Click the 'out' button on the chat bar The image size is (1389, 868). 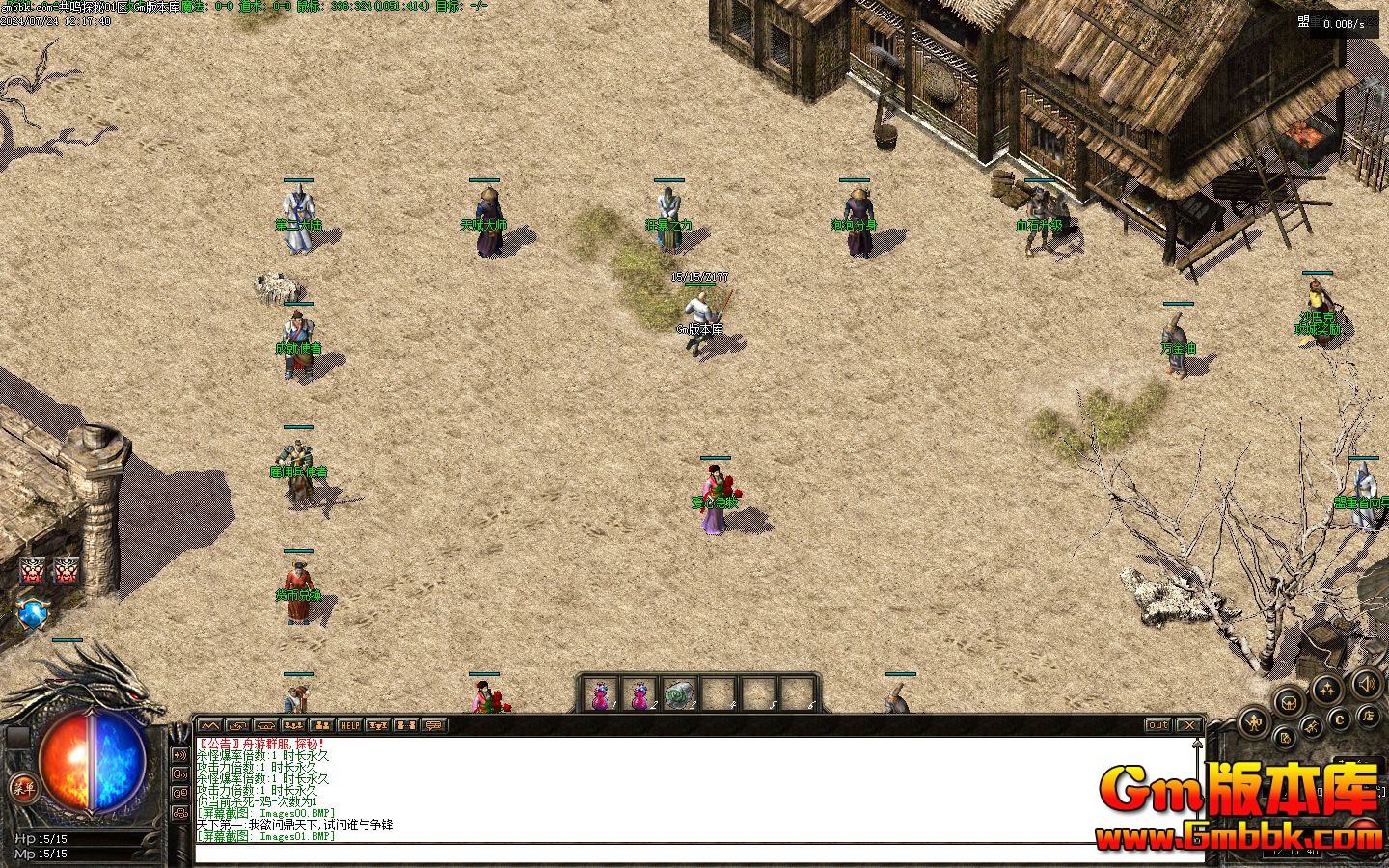coord(1157,725)
